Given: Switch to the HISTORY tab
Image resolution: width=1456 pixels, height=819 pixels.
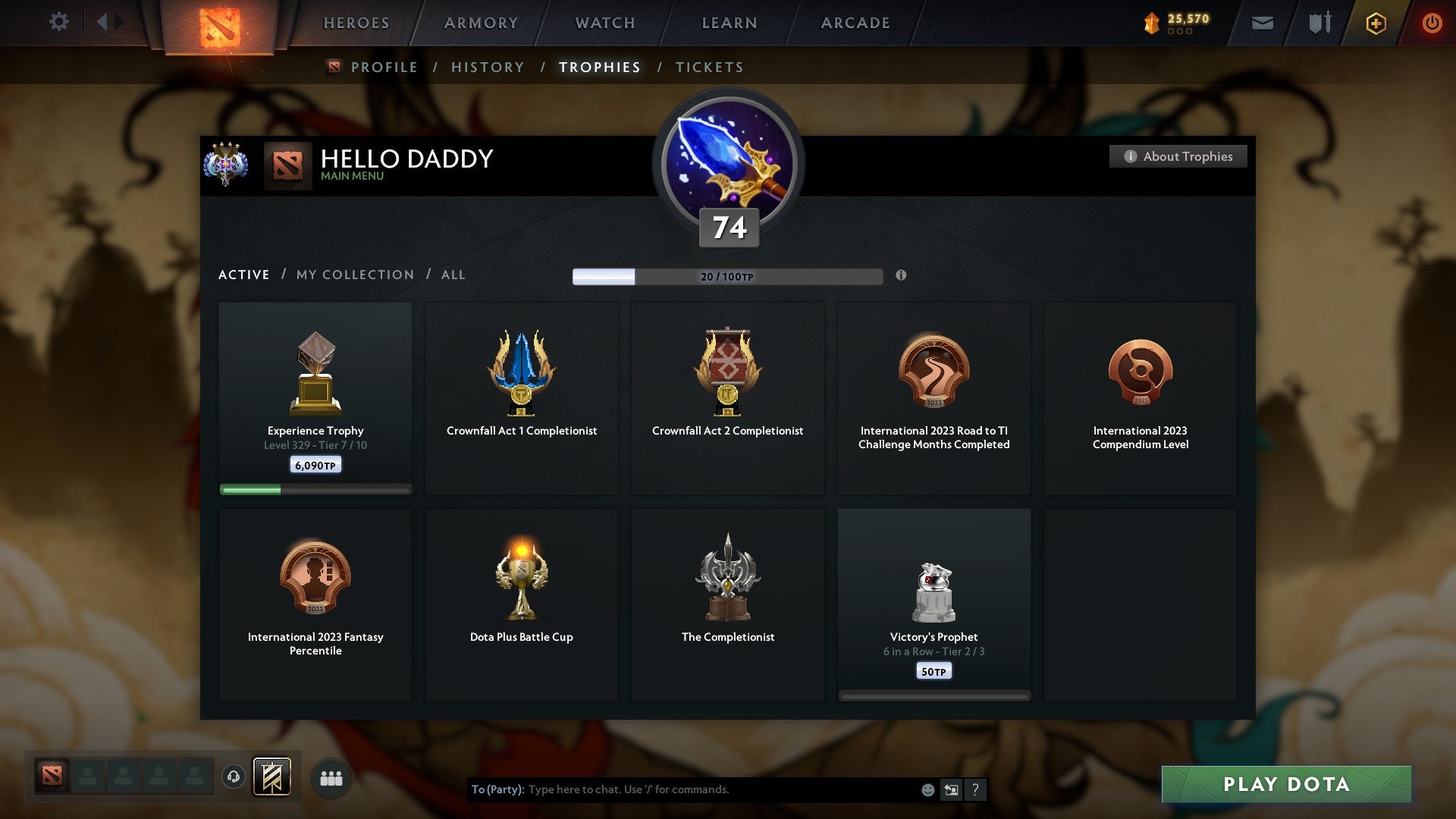Looking at the screenshot, I should point(487,67).
